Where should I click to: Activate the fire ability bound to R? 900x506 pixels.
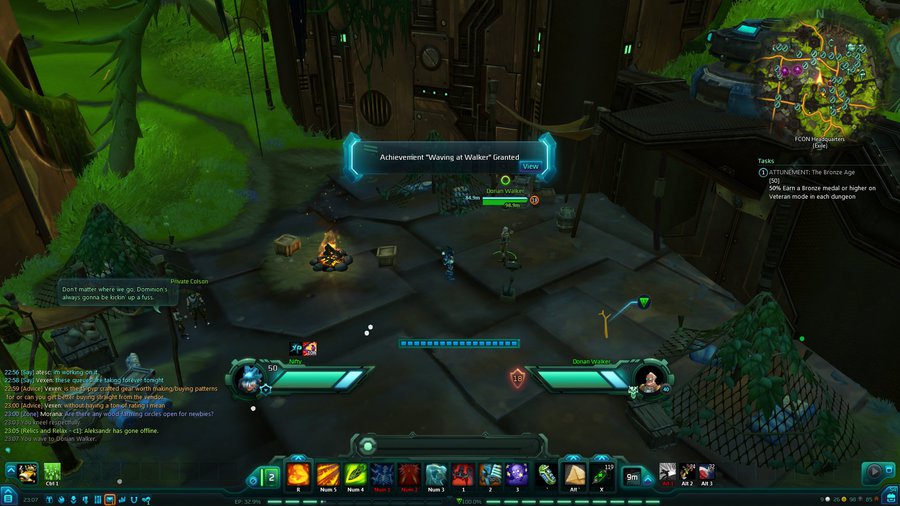(298, 474)
